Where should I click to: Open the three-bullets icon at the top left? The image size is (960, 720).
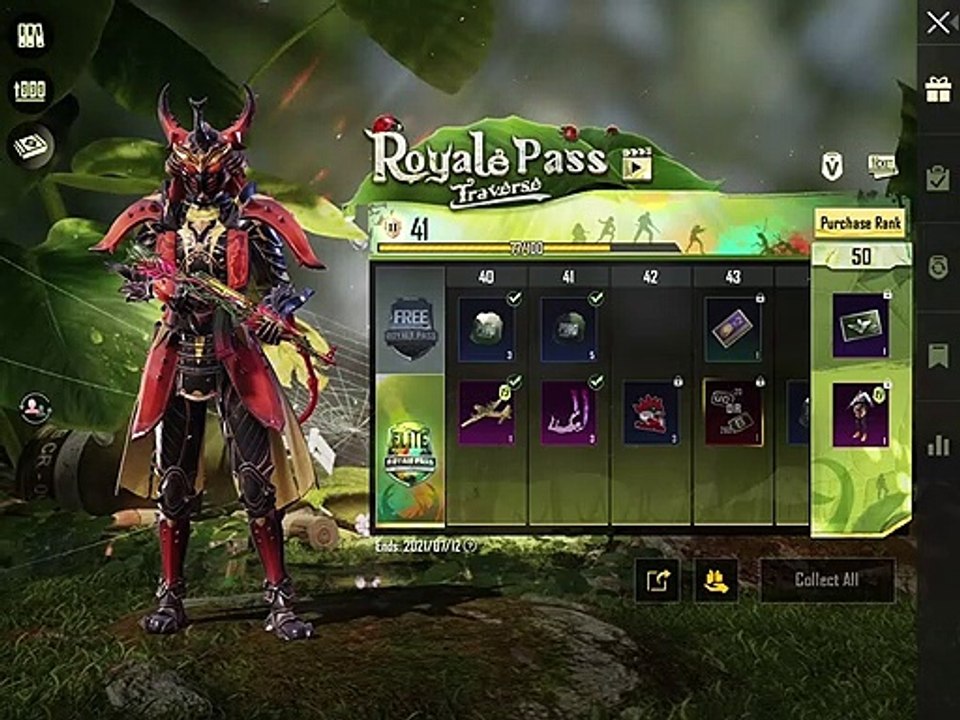click(31, 37)
